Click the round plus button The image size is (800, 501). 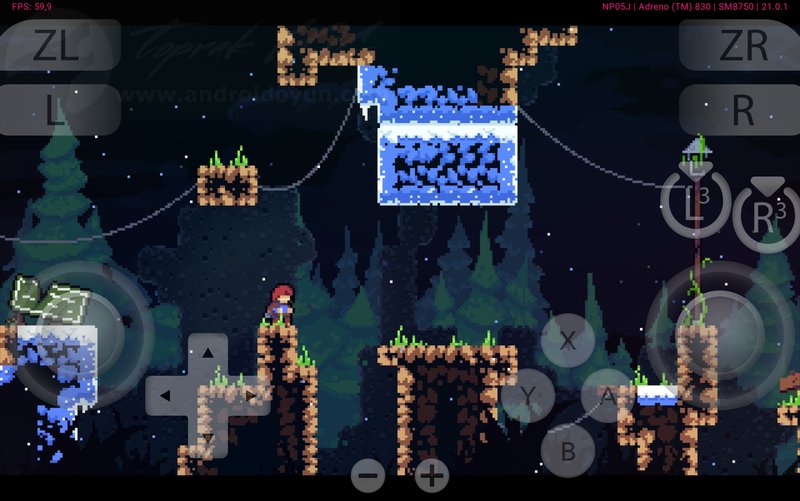click(x=432, y=475)
